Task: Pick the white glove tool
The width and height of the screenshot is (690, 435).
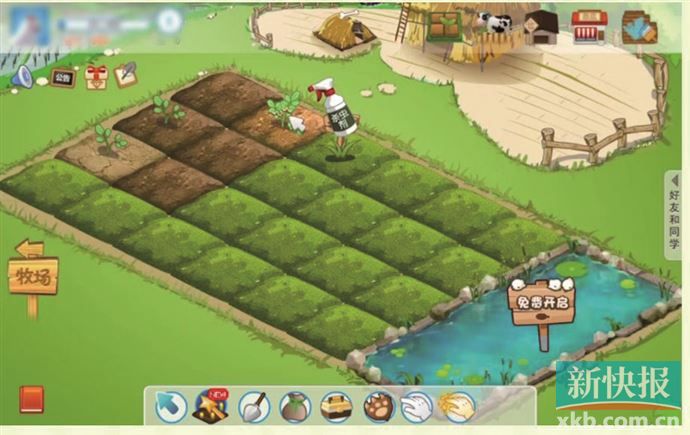Action: coord(416,407)
